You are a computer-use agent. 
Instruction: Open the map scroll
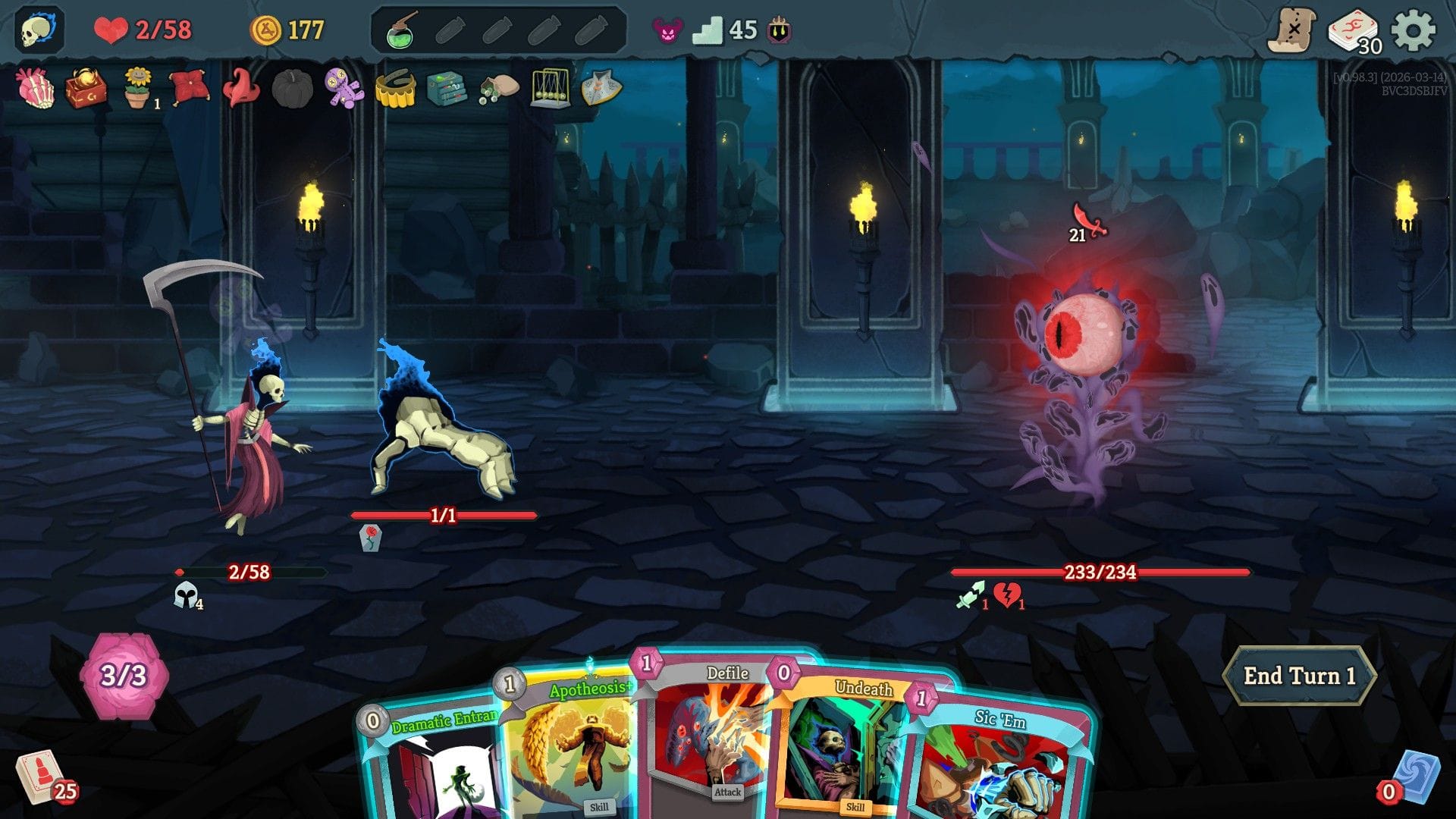(1292, 30)
